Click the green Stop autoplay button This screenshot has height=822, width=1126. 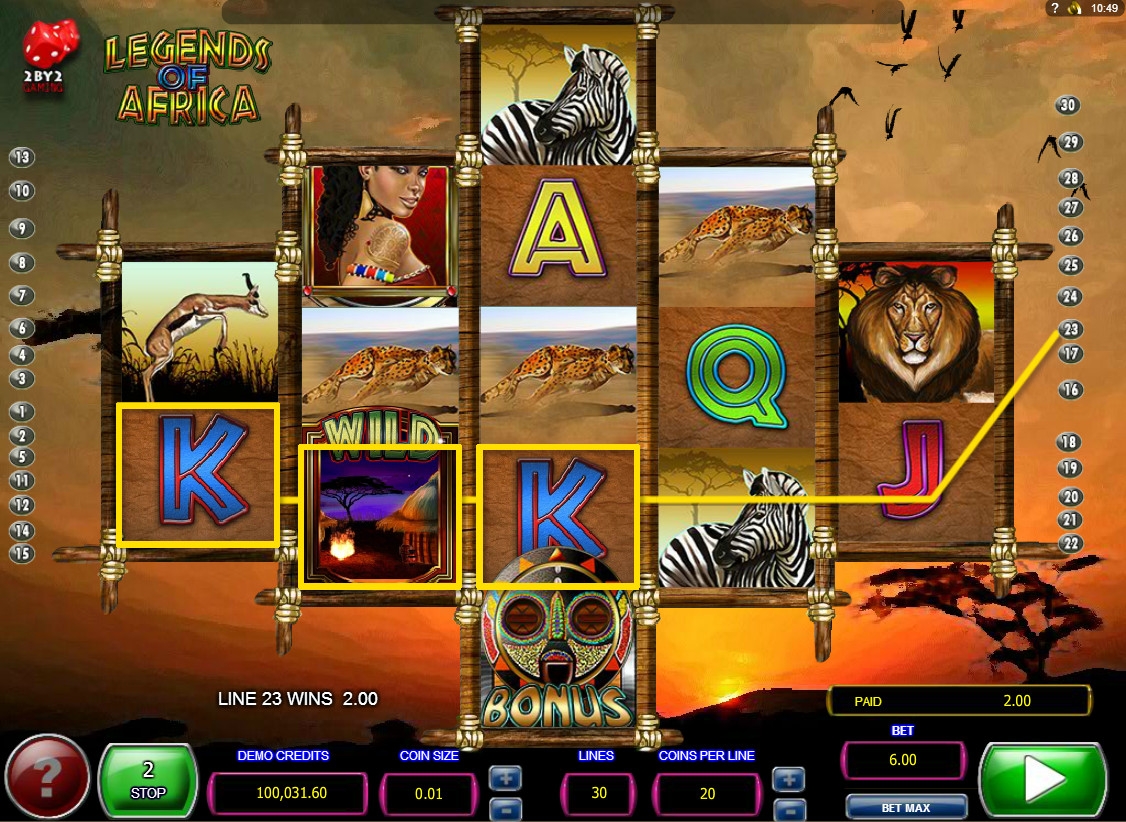148,780
